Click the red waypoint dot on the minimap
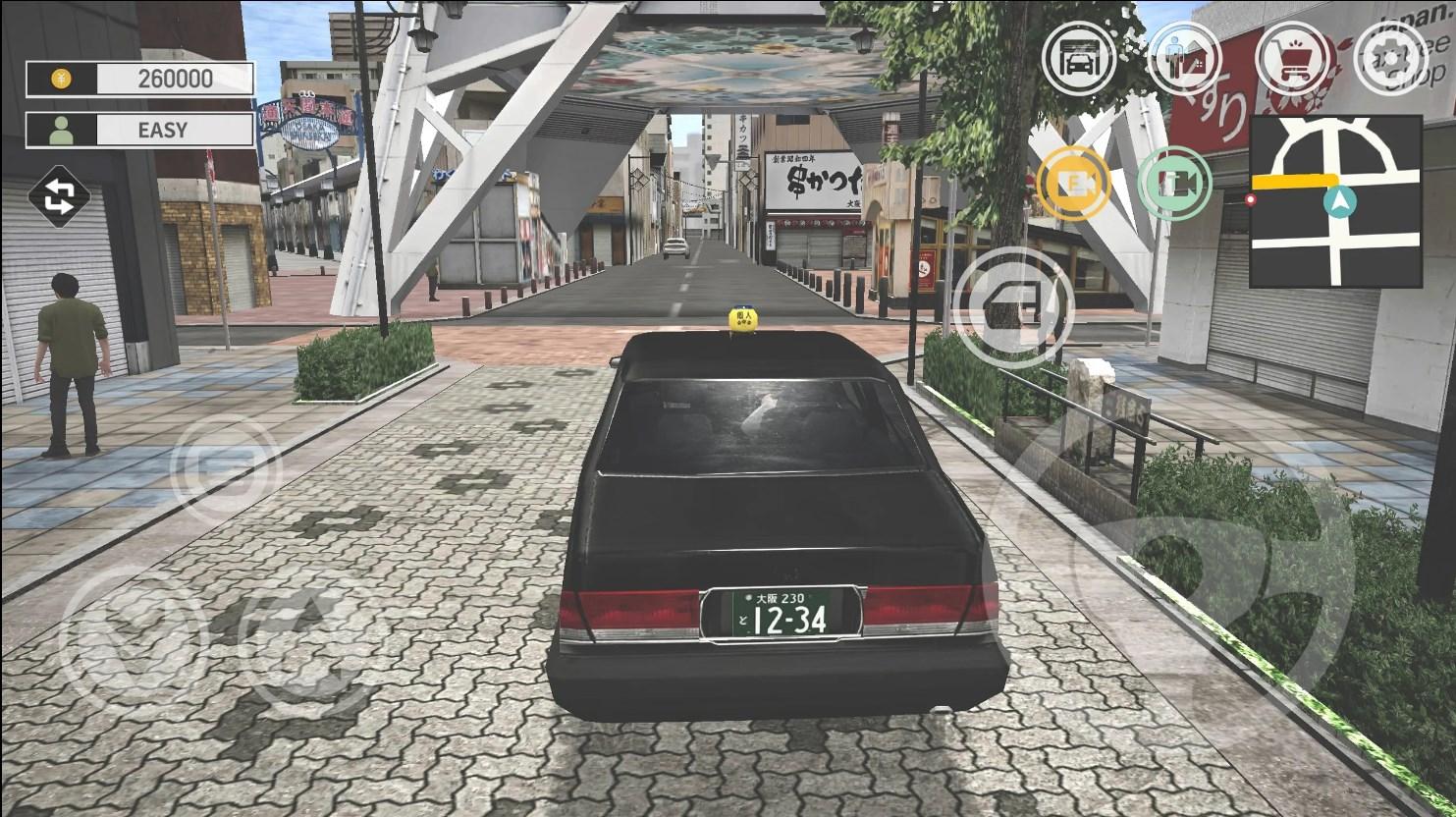The width and height of the screenshot is (1456, 817). [x=1253, y=199]
